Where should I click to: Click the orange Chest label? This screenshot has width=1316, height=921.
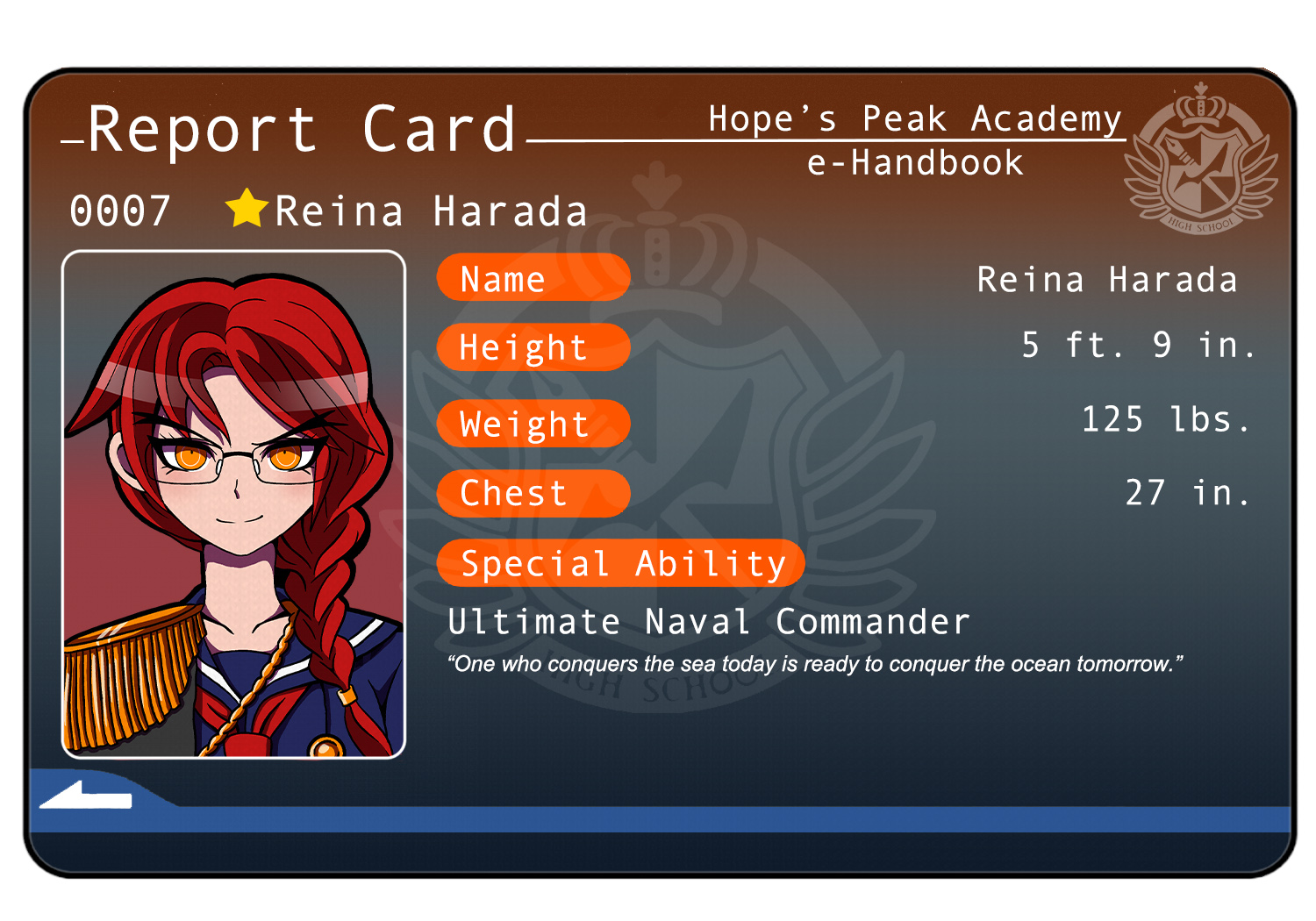pyautogui.click(x=533, y=493)
